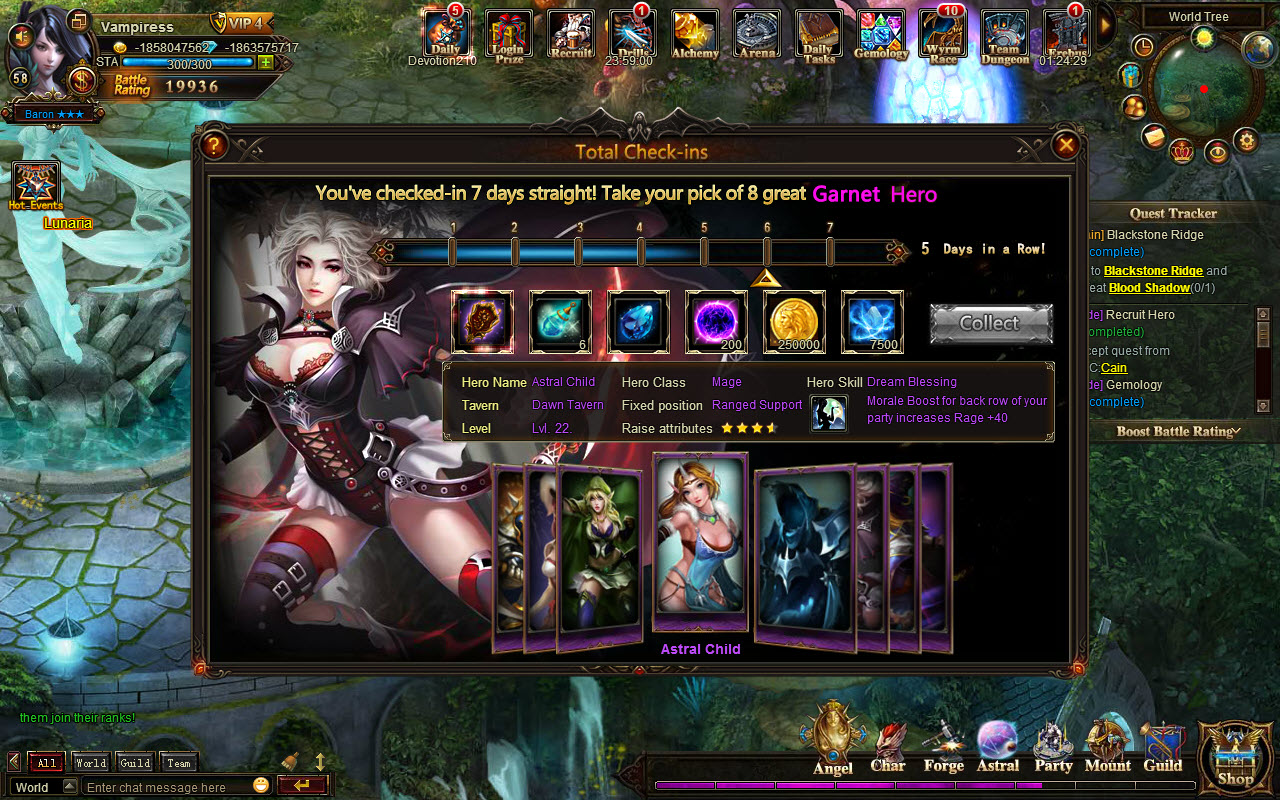Open the Alchemy panel
The height and width of the screenshot is (800, 1280).
[x=694, y=33]
